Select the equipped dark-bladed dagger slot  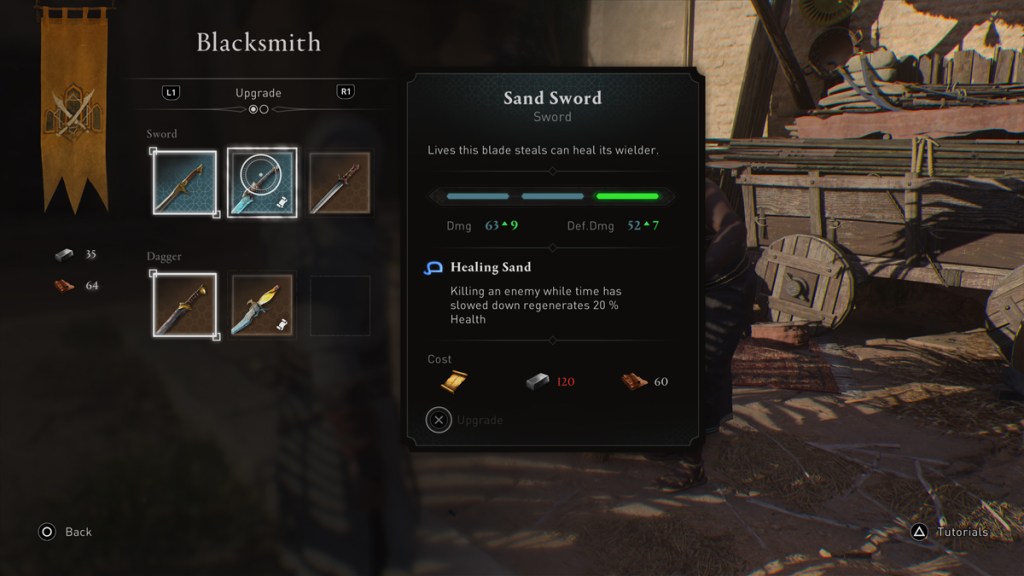(185, 305)
